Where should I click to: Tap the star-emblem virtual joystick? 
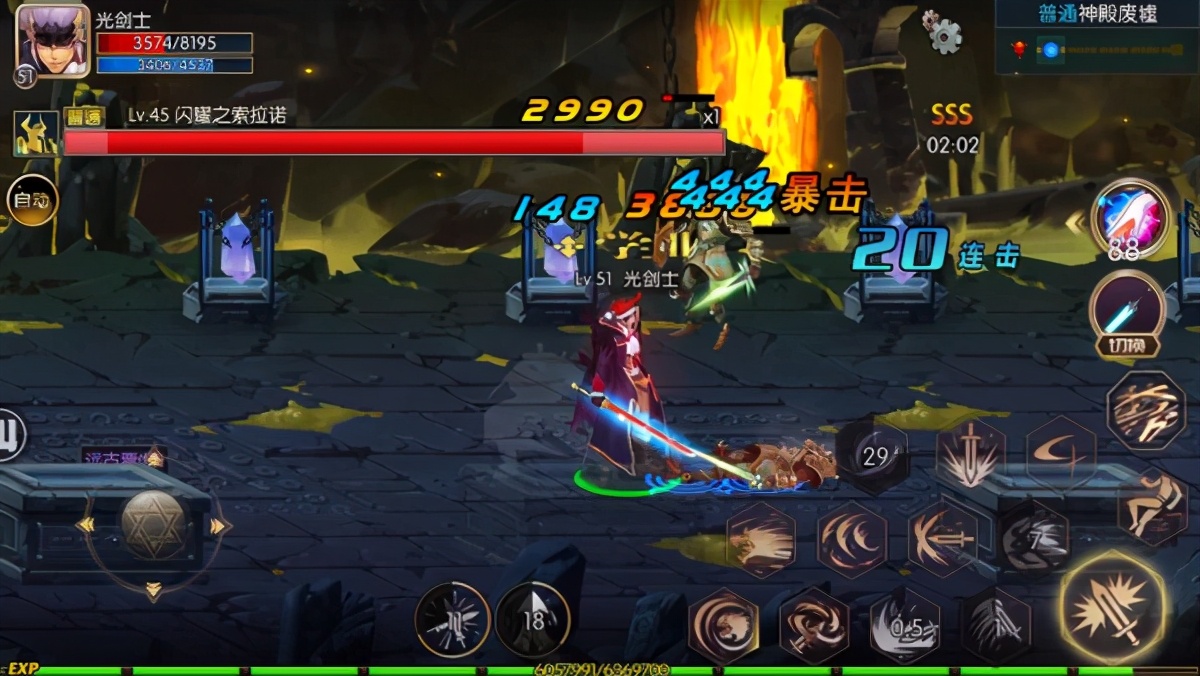point(153,524)
